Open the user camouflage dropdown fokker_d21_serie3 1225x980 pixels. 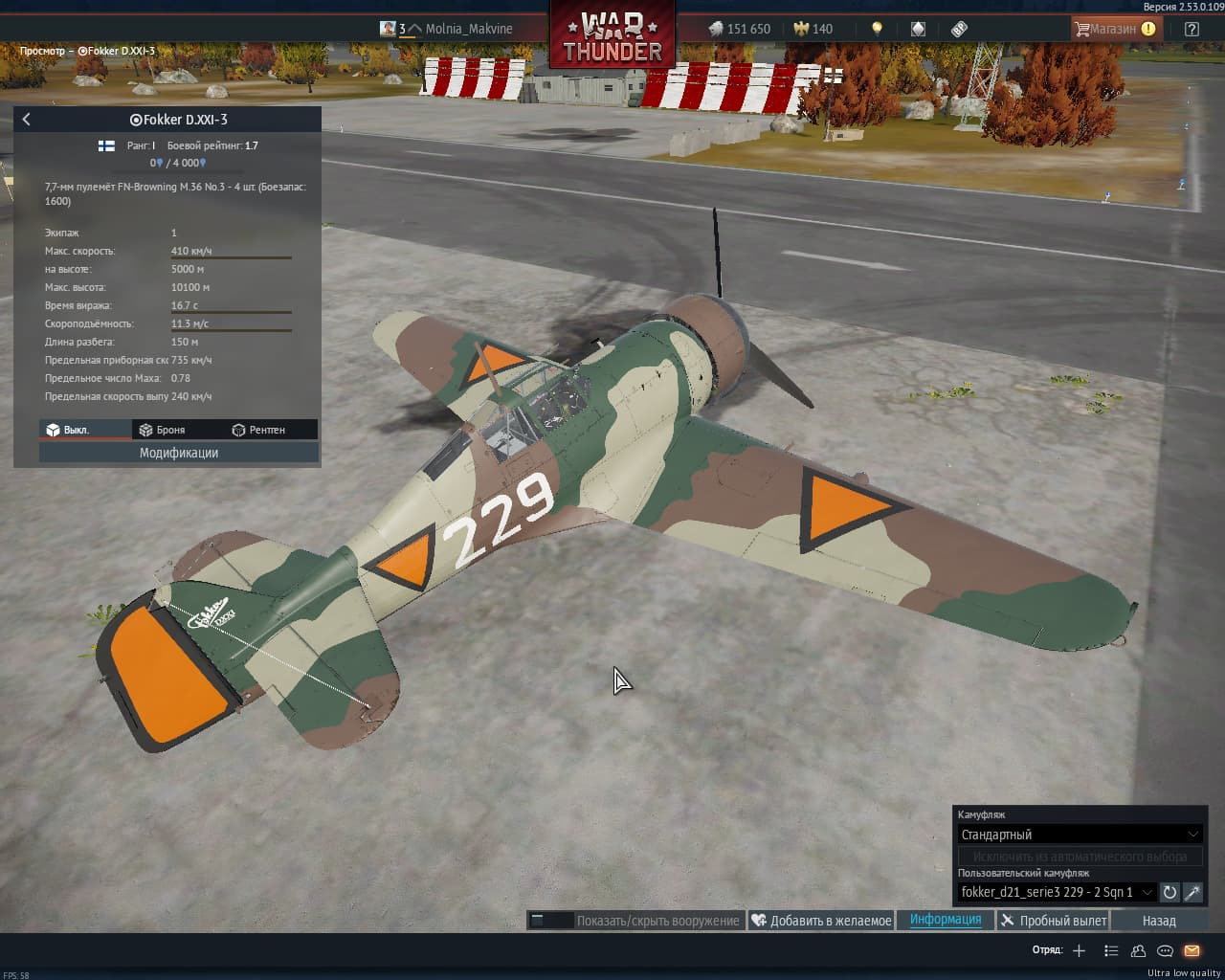[x=1057, y=892]
